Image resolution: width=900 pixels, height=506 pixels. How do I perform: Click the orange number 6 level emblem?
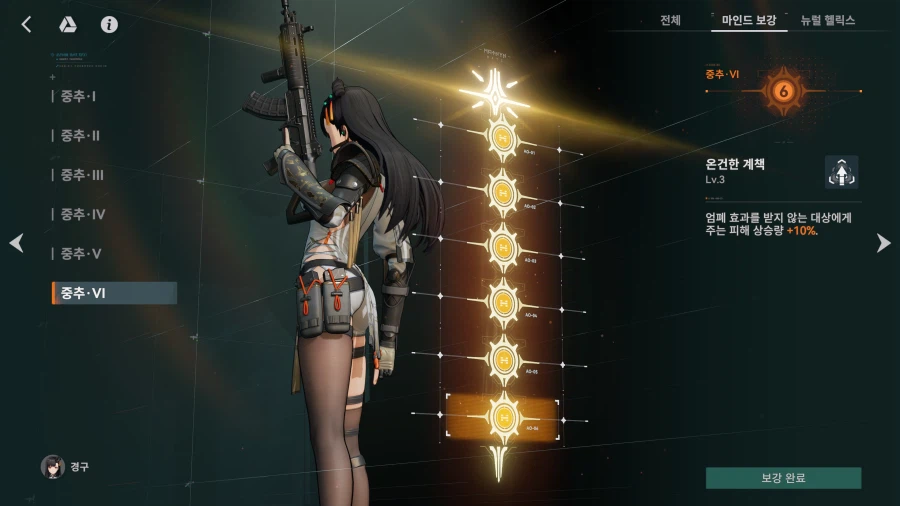tap(784, 92)
